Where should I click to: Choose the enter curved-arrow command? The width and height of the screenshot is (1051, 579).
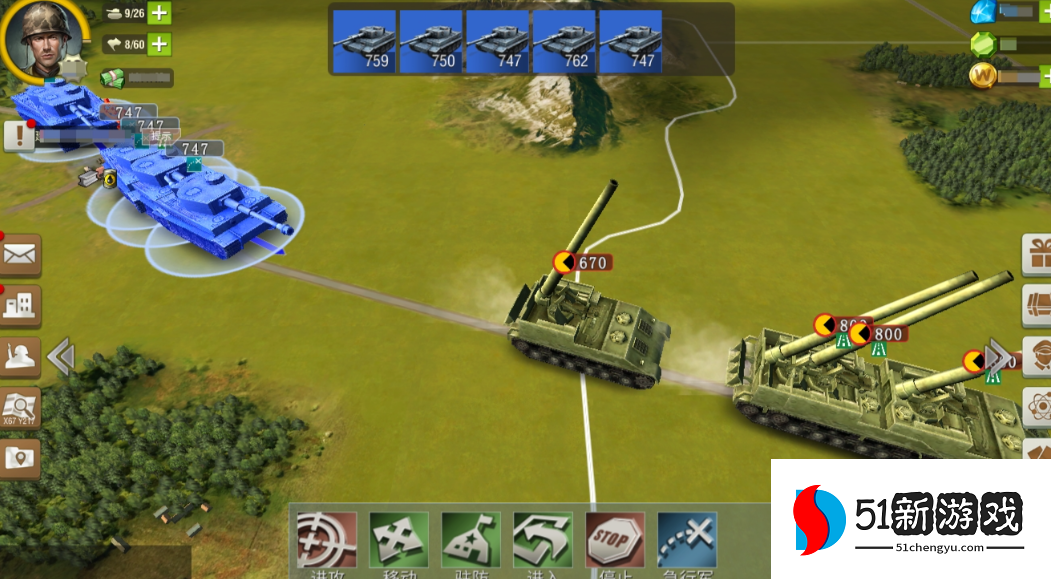coord(543,543)
